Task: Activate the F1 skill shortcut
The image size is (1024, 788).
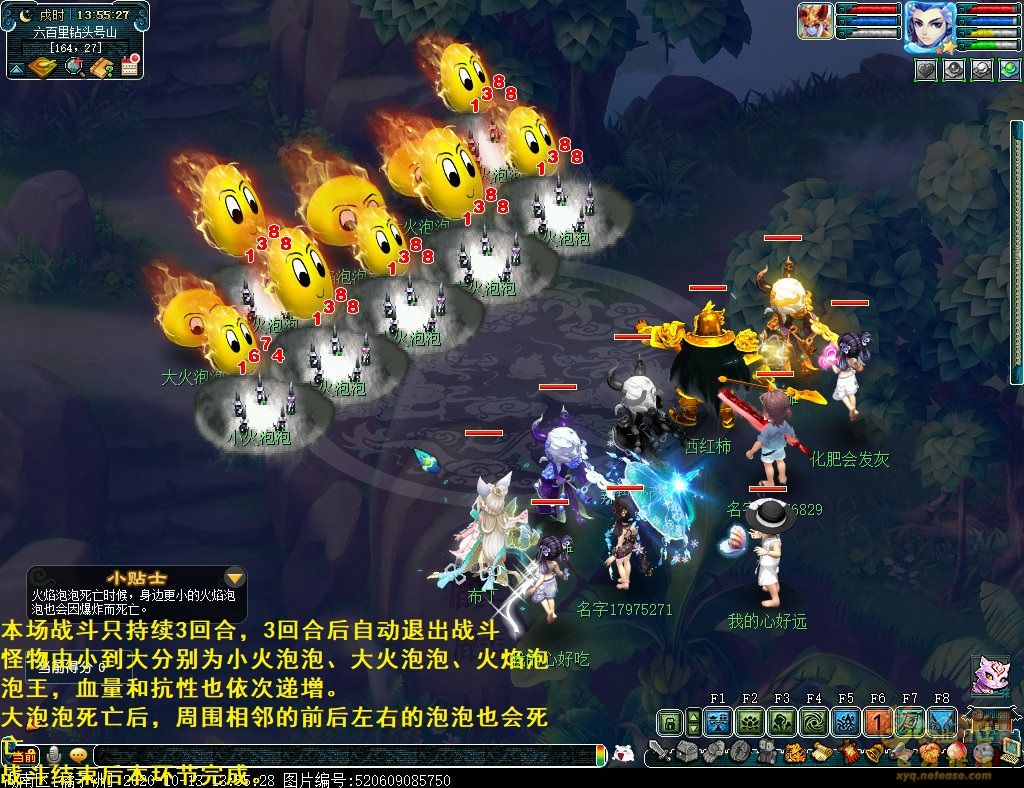Action: [x=717, y=722]
